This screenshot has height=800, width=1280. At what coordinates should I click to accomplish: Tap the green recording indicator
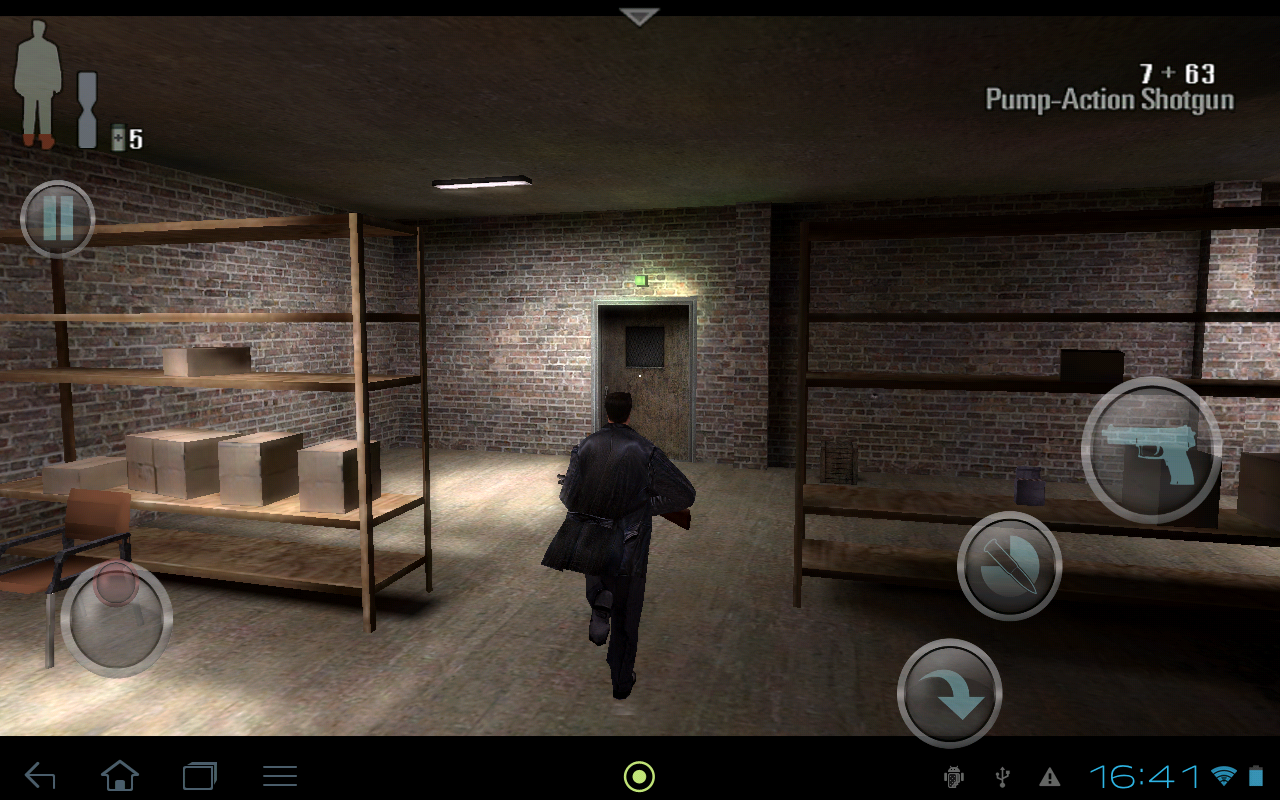pos(637,775)
